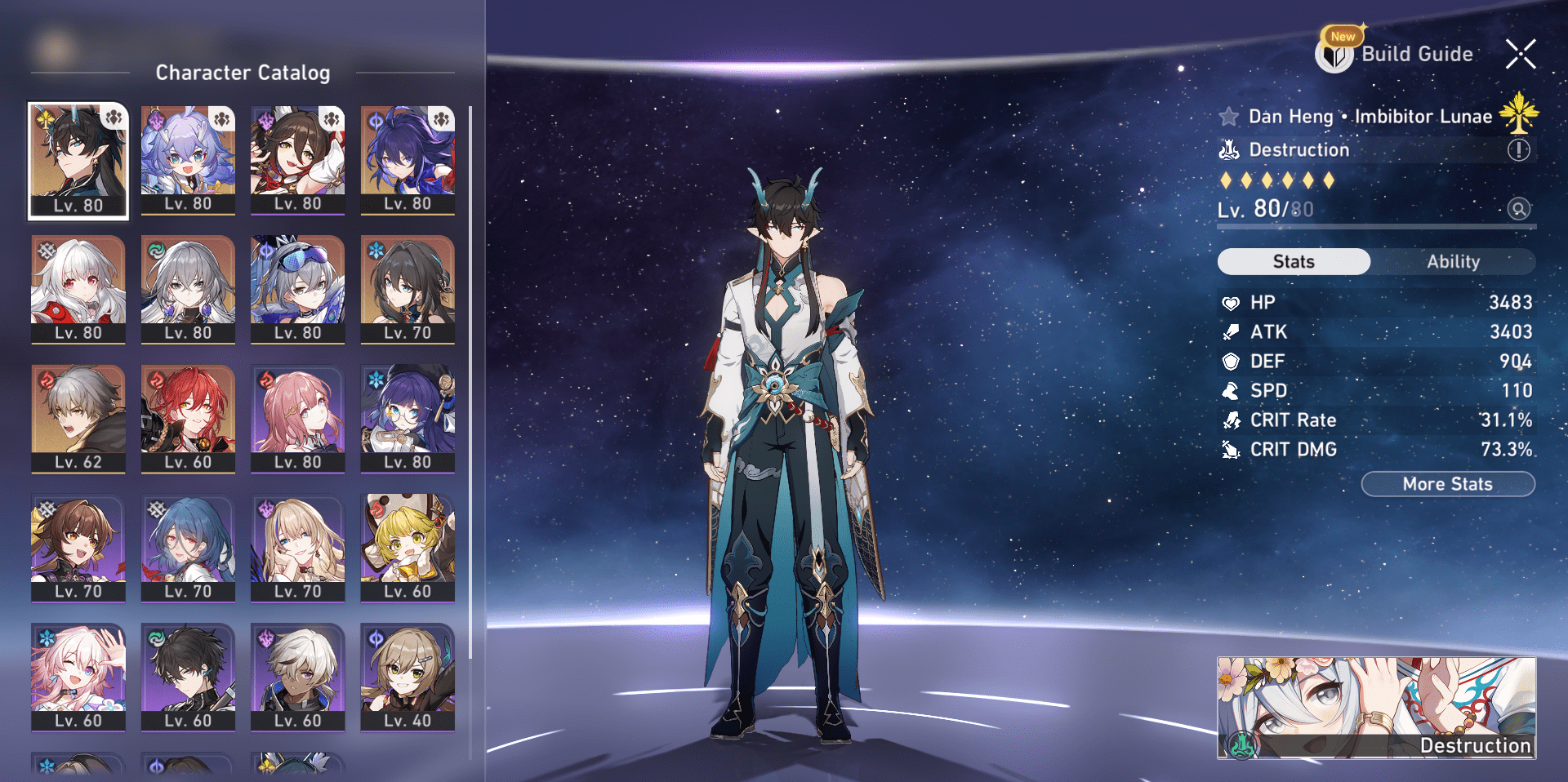
Task: Select the Stats tab
Action: 1294,261
